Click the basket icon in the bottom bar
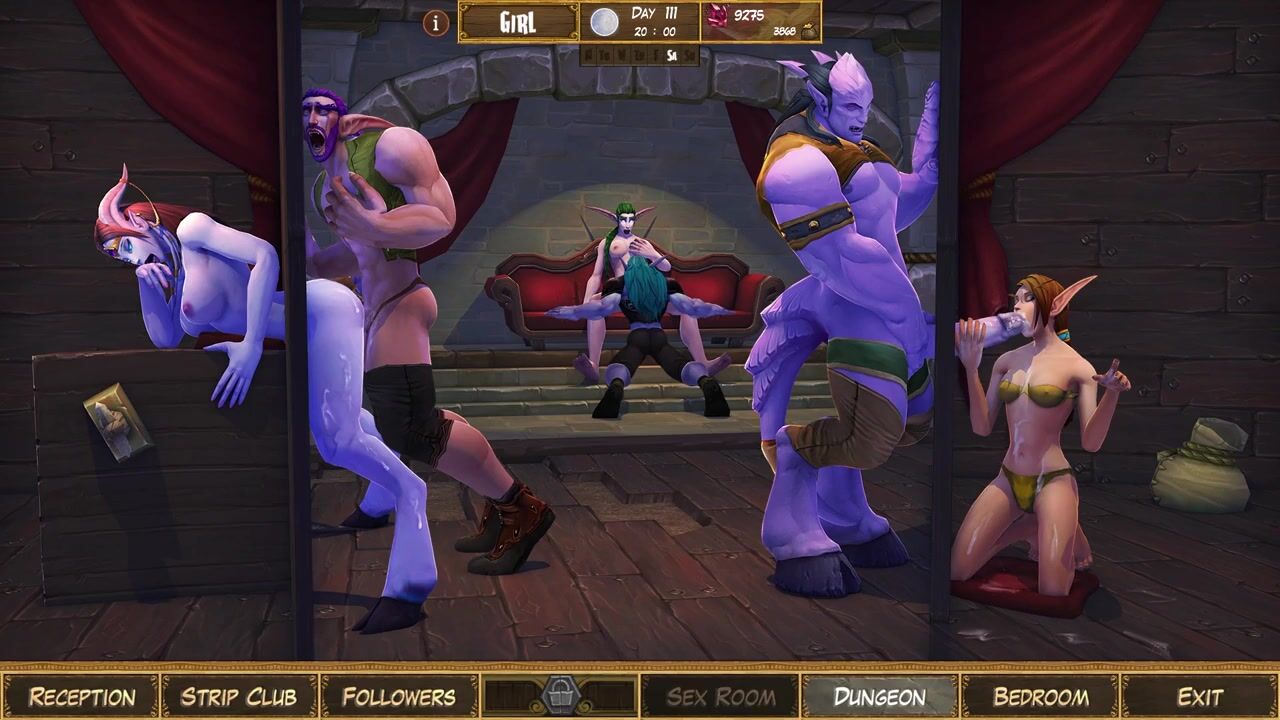The width and height of the screenshot is (1280, 720). coord(560,695)
